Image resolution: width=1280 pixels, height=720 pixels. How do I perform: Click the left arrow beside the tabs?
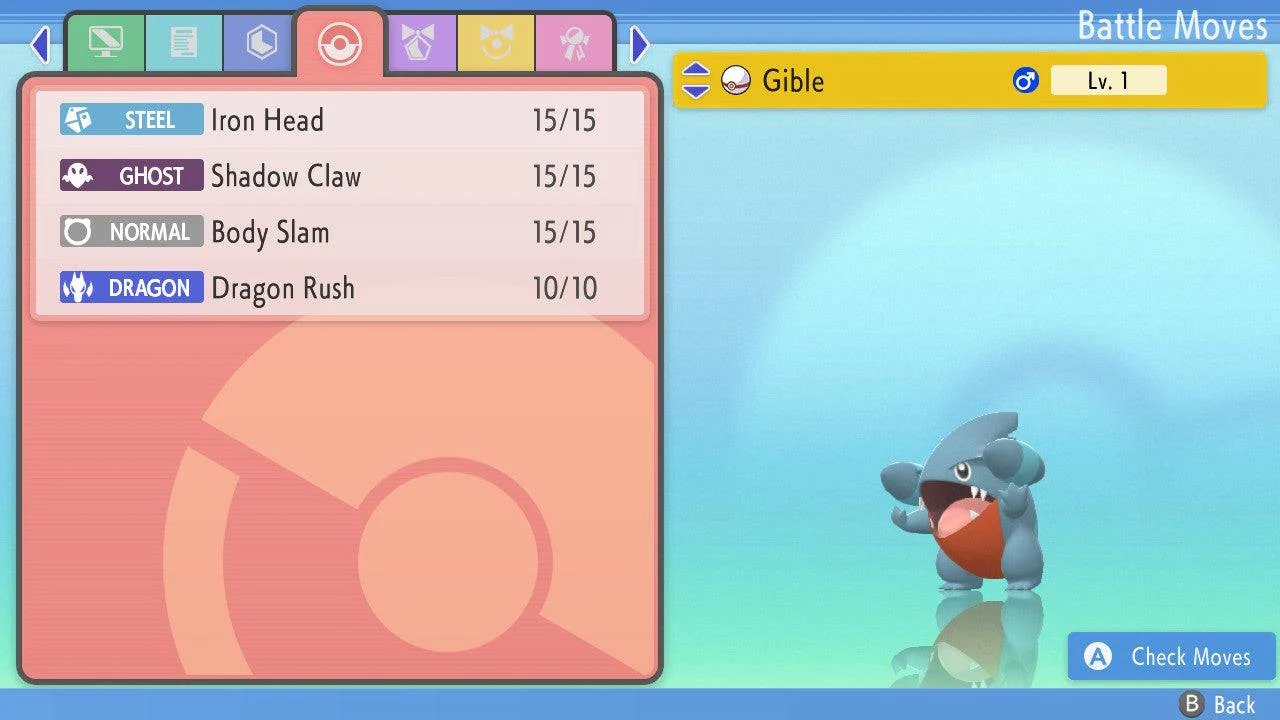pyautogui.click(x=40, y=44)
